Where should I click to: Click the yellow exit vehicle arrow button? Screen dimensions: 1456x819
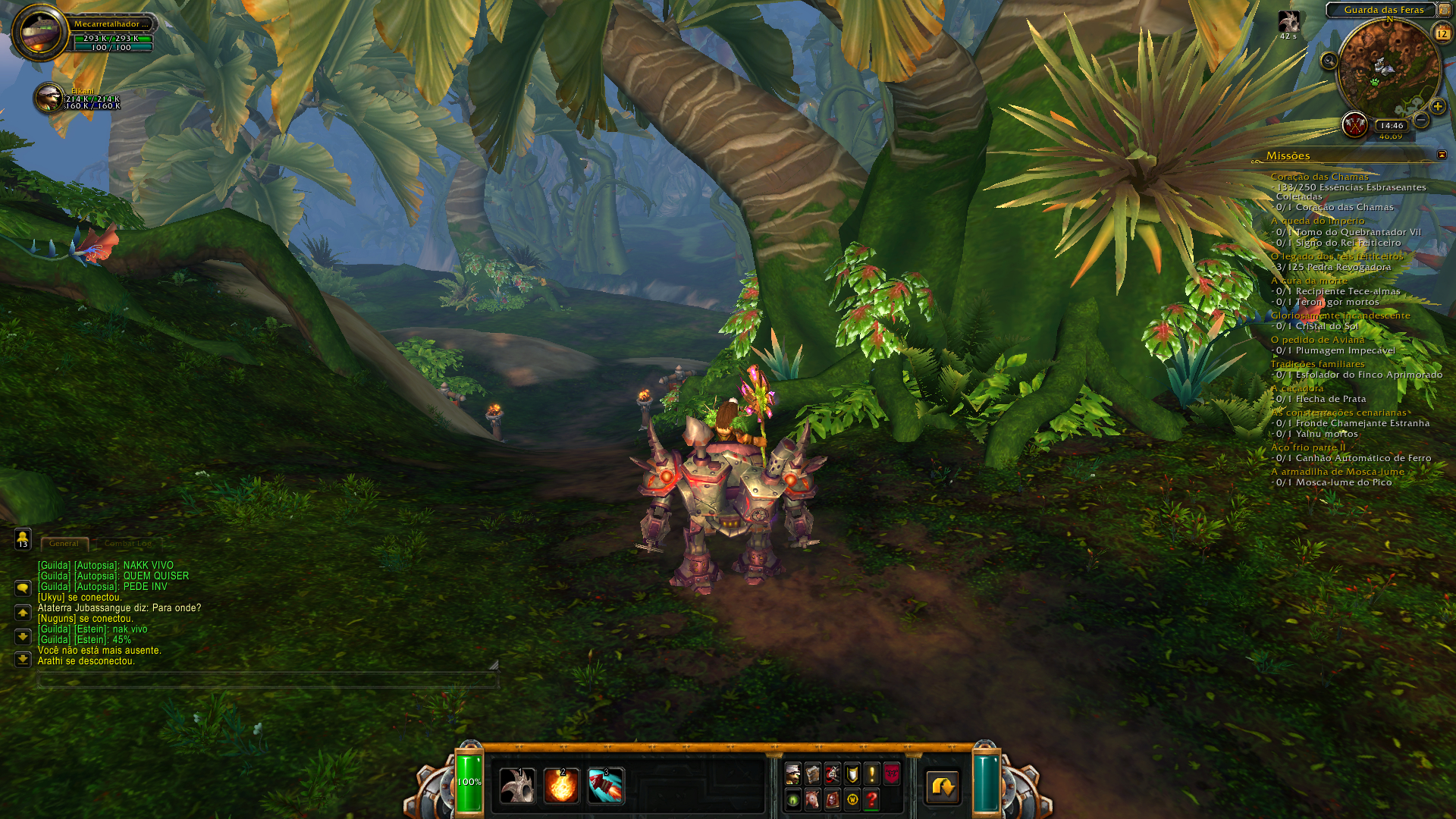point(943,786)
